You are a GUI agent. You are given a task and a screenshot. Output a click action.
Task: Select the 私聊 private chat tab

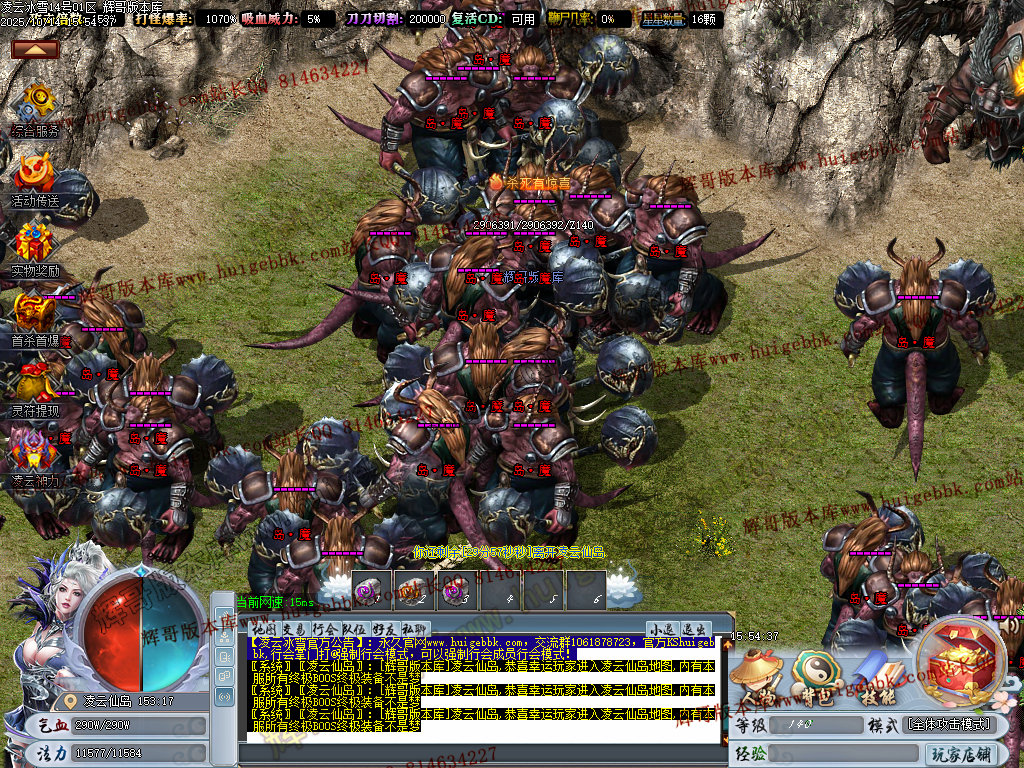coord(414,628)
